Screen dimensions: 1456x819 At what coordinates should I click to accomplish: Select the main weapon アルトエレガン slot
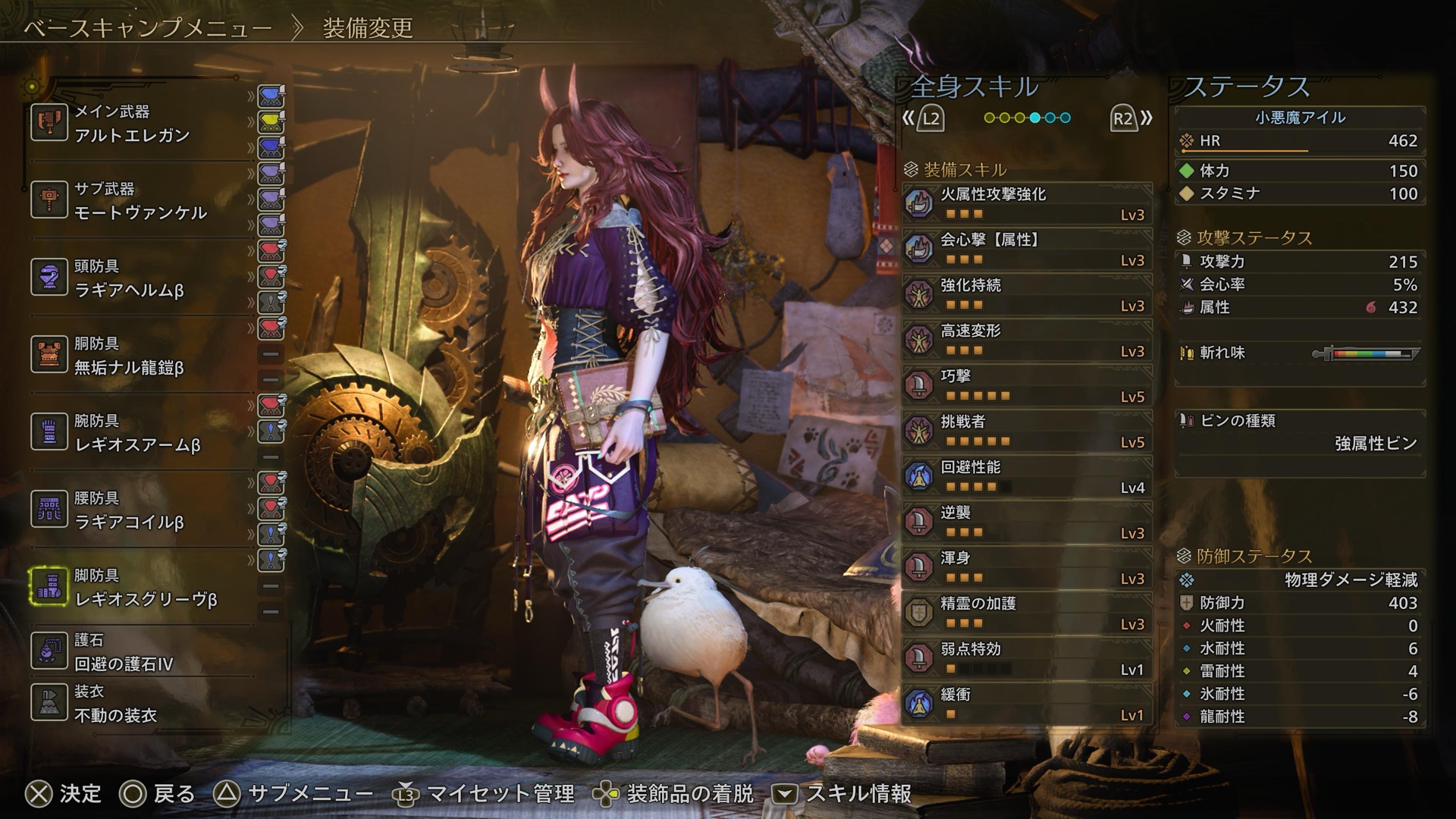(x=136, y=124)
